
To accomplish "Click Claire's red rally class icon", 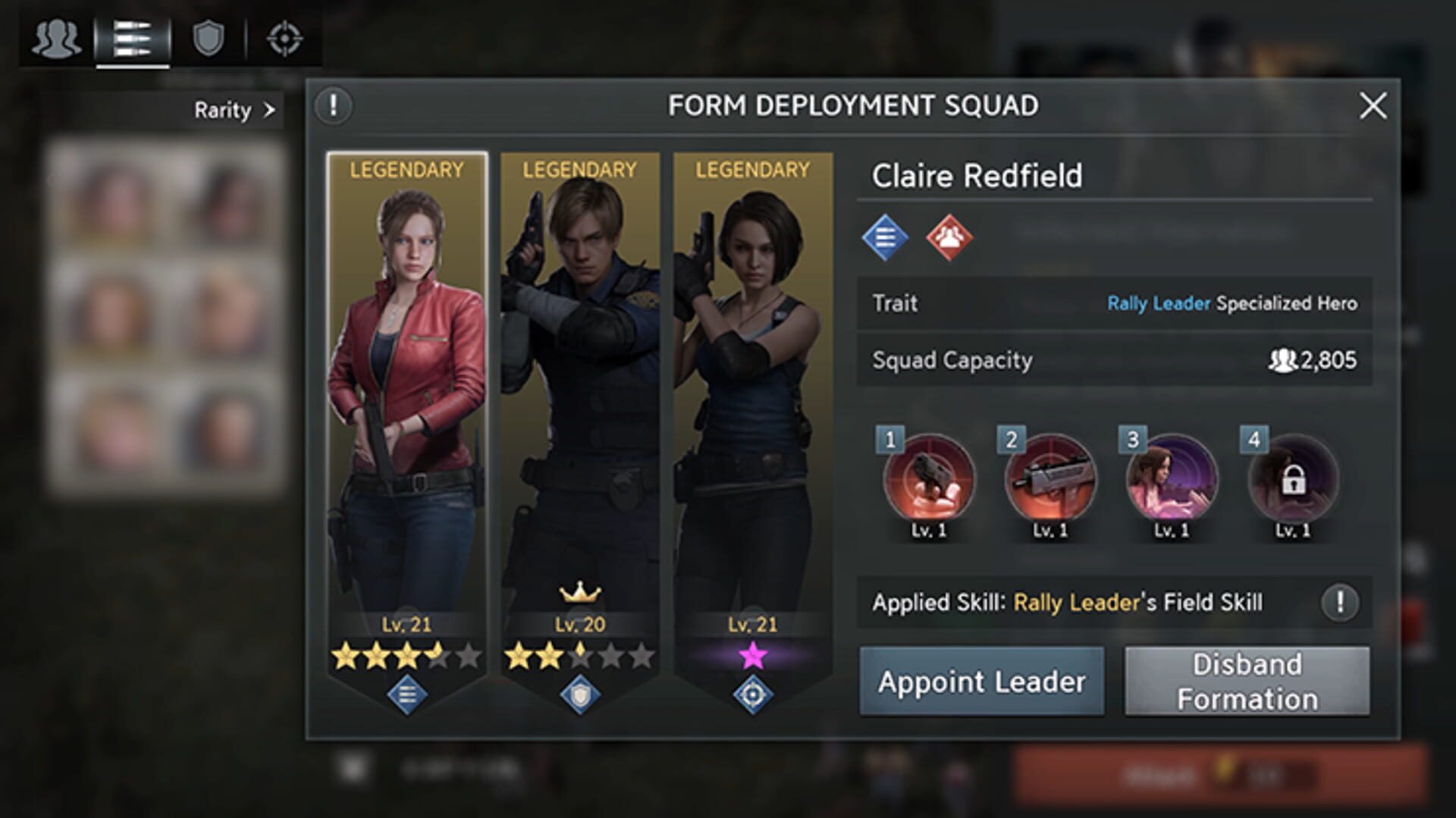I will click(x=950, y=237).
